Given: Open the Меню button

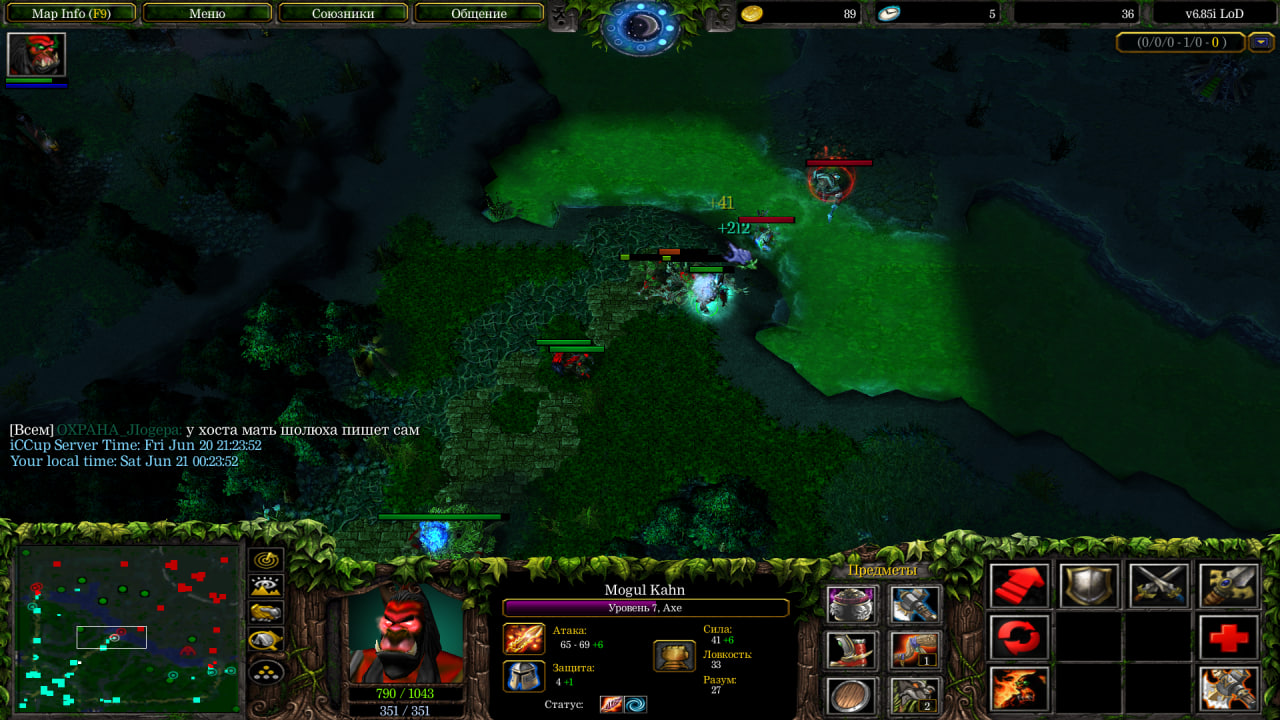Looking at the screenshot, I should tap(207, 14).
